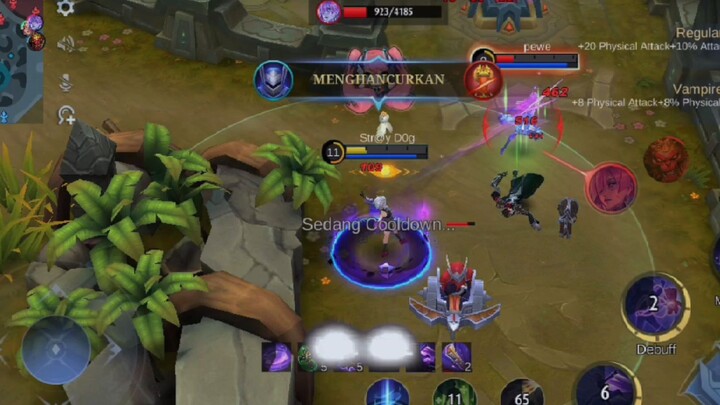This screenshot has height=405, width=720.
Task: Select the item slot with count 2
Action: click(x=457, y=356)
